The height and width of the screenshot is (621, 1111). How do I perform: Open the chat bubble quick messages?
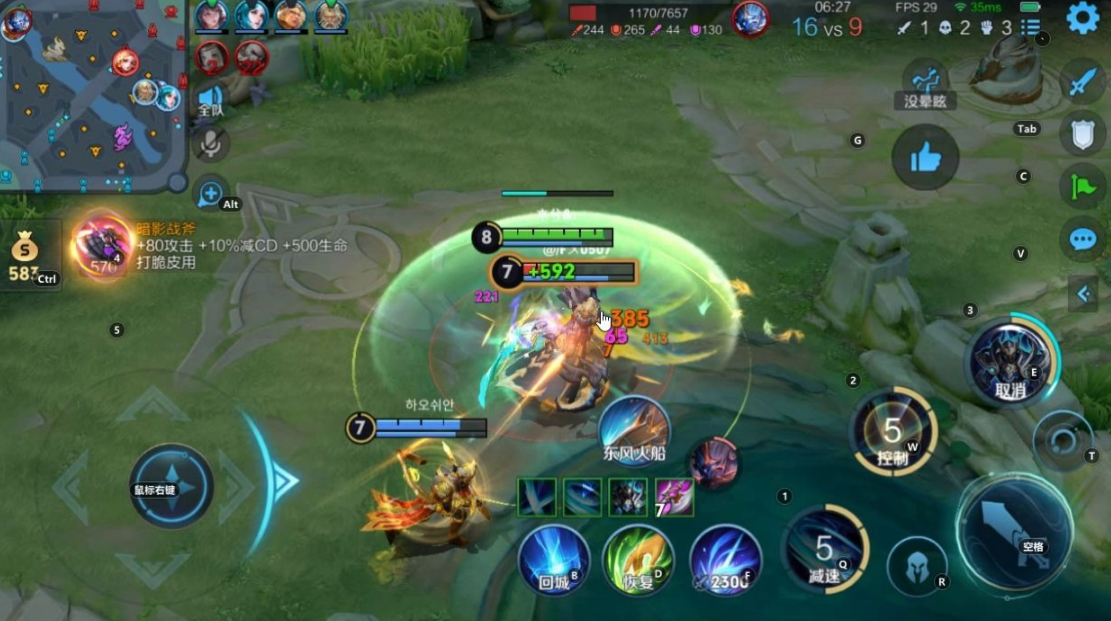[x=1083, y=239]
